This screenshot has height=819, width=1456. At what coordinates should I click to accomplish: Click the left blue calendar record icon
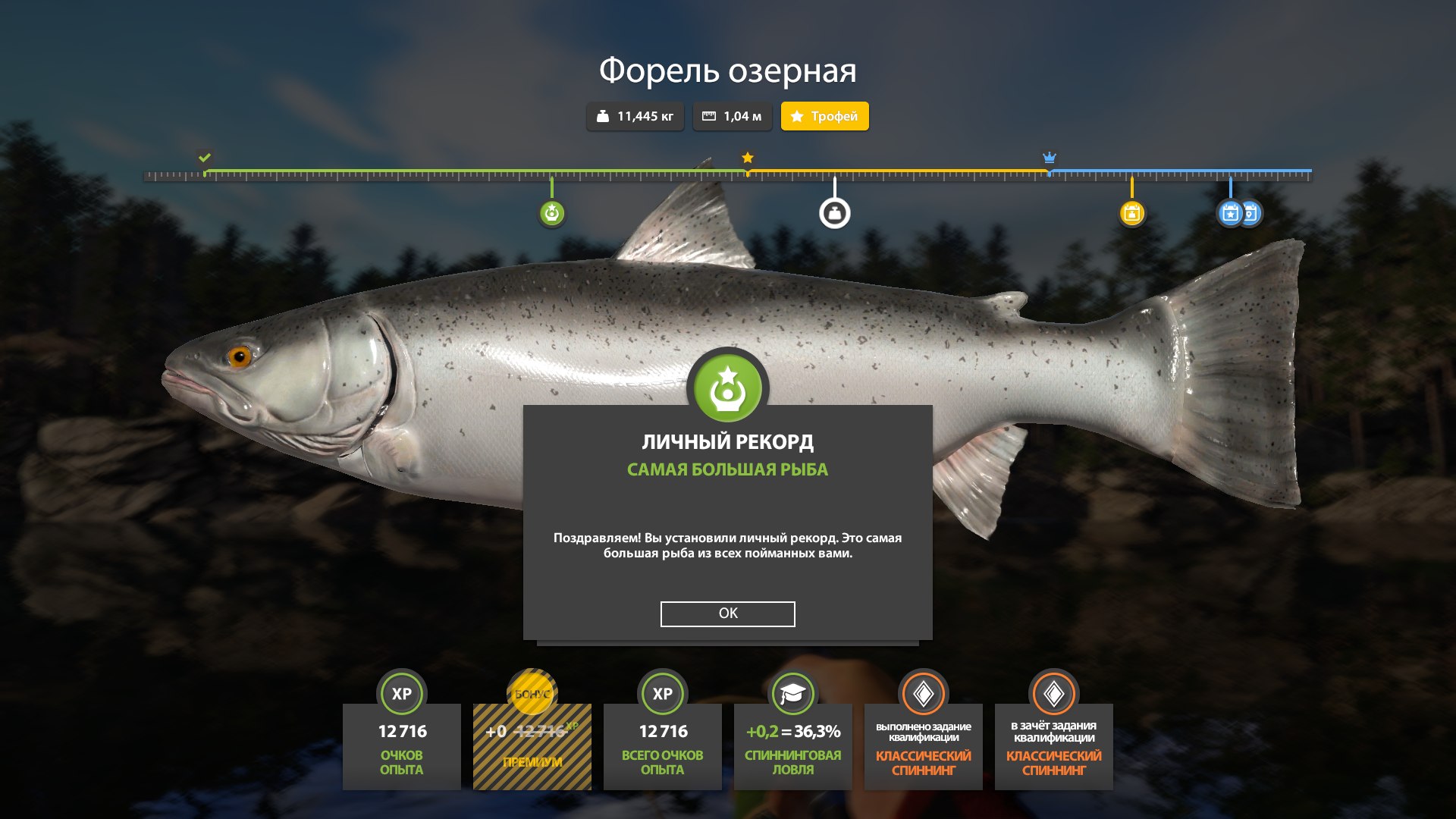[x=1228, y=213]
